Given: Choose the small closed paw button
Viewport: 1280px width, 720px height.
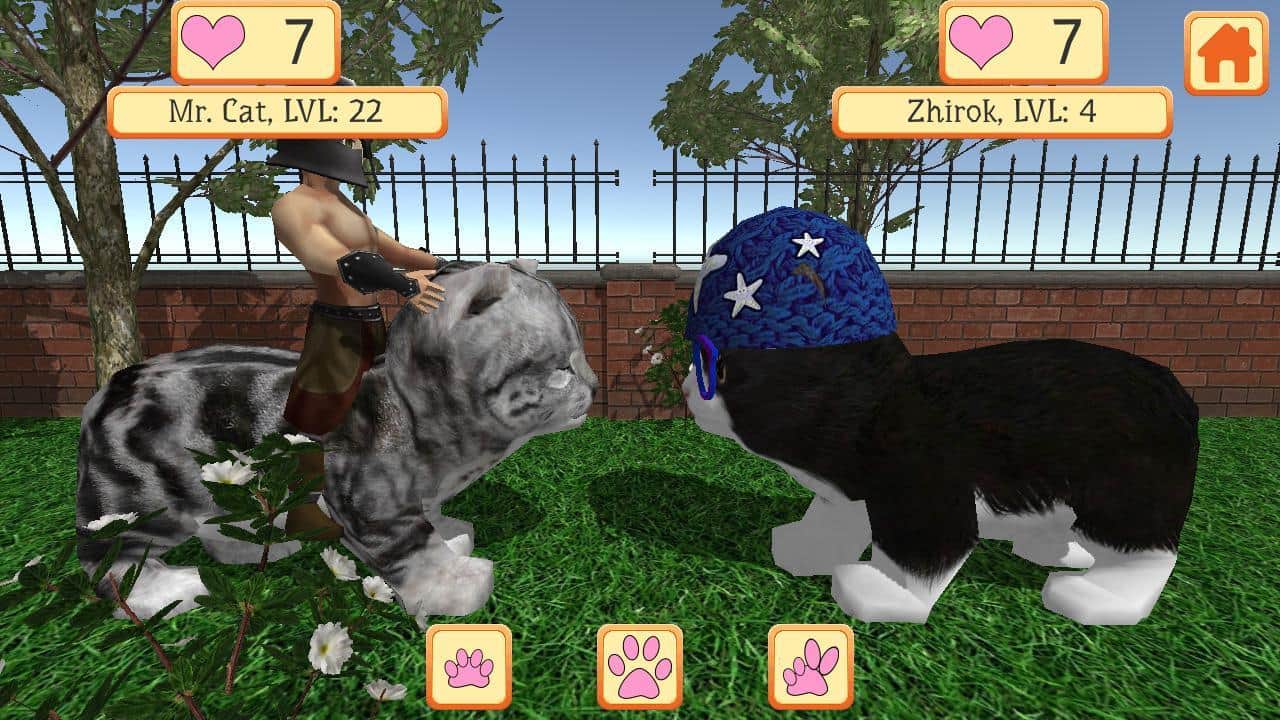Looking at the screenshot, I should tap(469, 667).
